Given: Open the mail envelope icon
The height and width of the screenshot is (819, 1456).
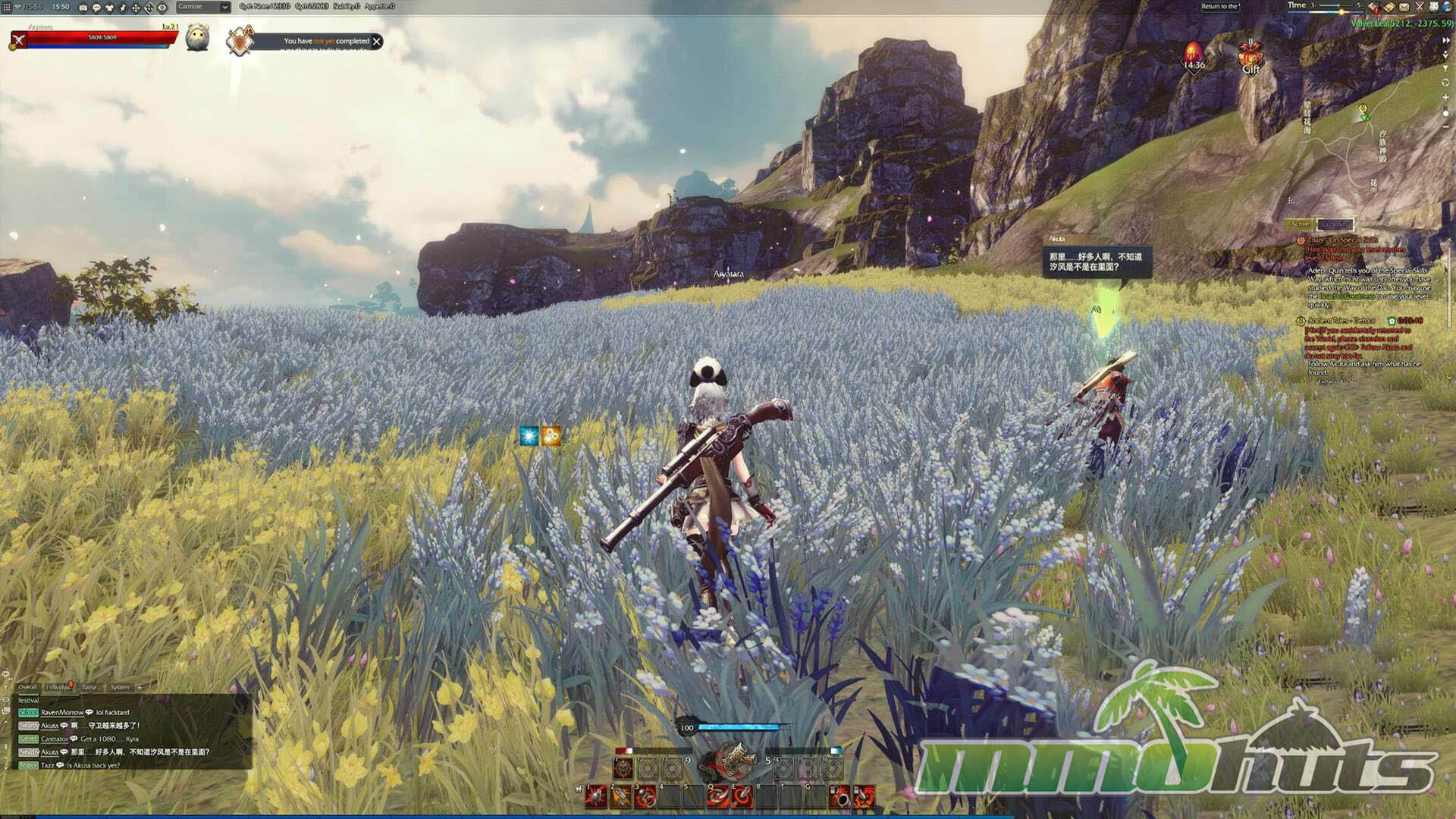Looking at the screenshot, I should pyautogui.click(x=1404, y=7).
